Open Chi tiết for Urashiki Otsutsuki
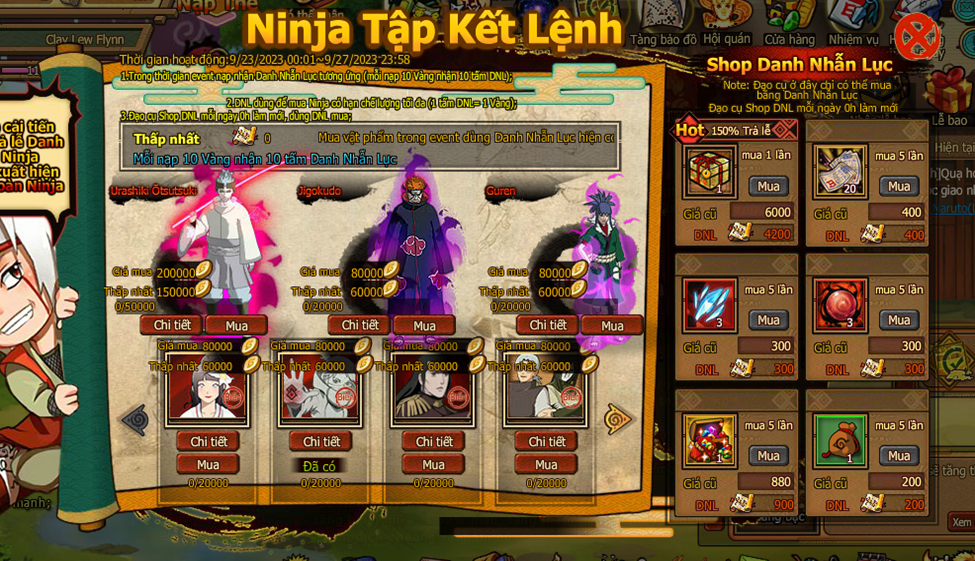The width and height of the screenshot is (975, 561). coord(171,325)
